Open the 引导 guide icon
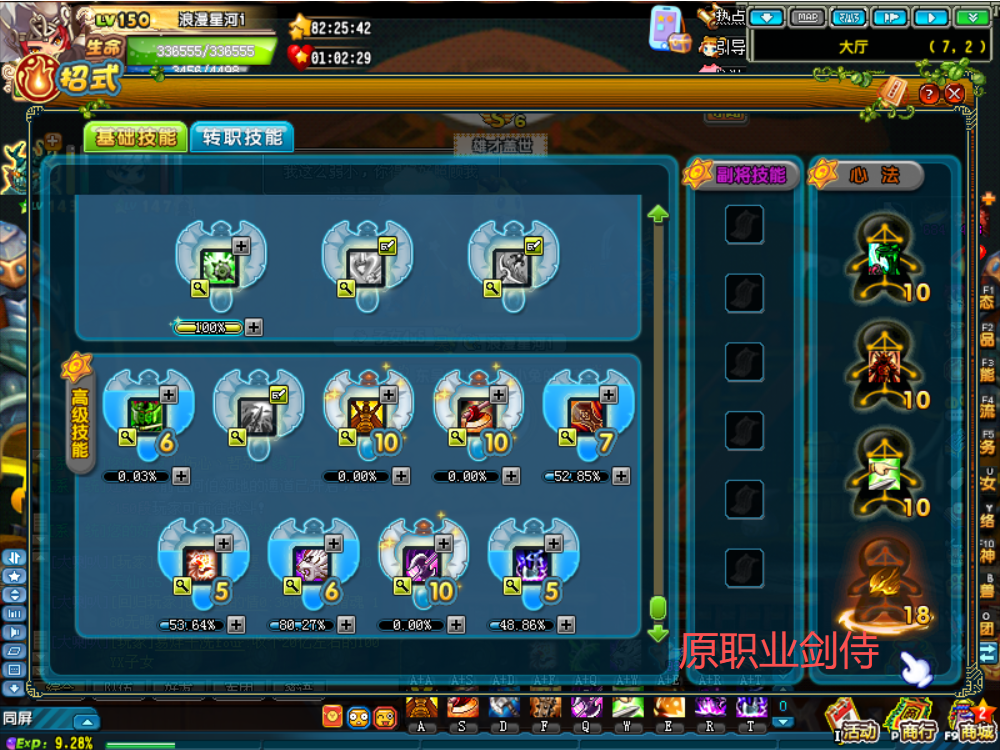1000x750 pixels. click(721, 46)
